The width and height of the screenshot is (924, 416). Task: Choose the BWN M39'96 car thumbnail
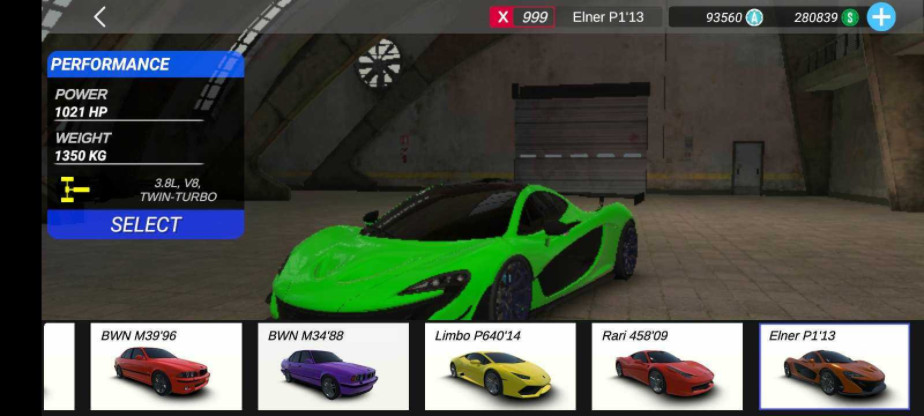(x=166, y=366)
